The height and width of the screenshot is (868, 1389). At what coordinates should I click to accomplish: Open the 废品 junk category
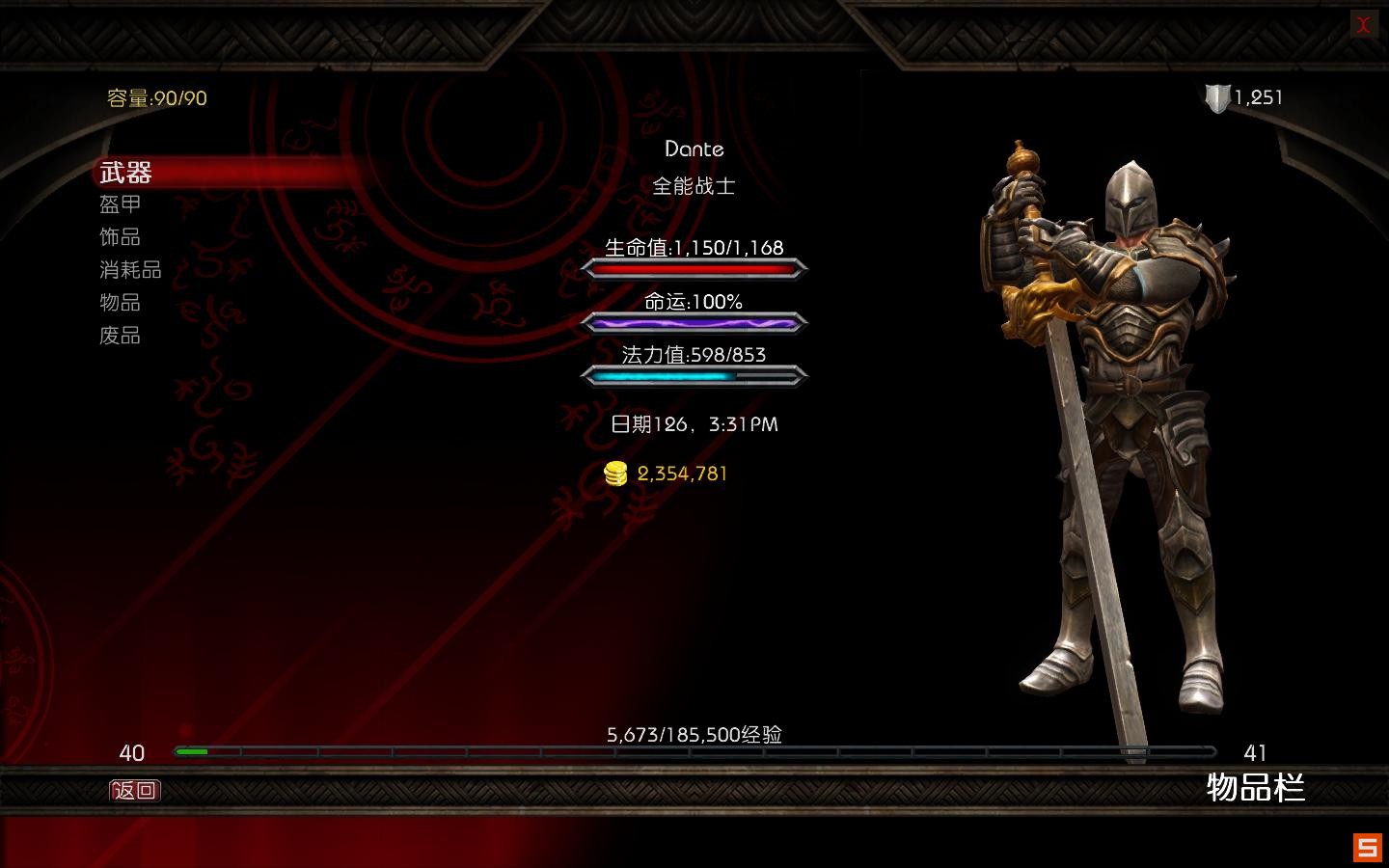121,336
